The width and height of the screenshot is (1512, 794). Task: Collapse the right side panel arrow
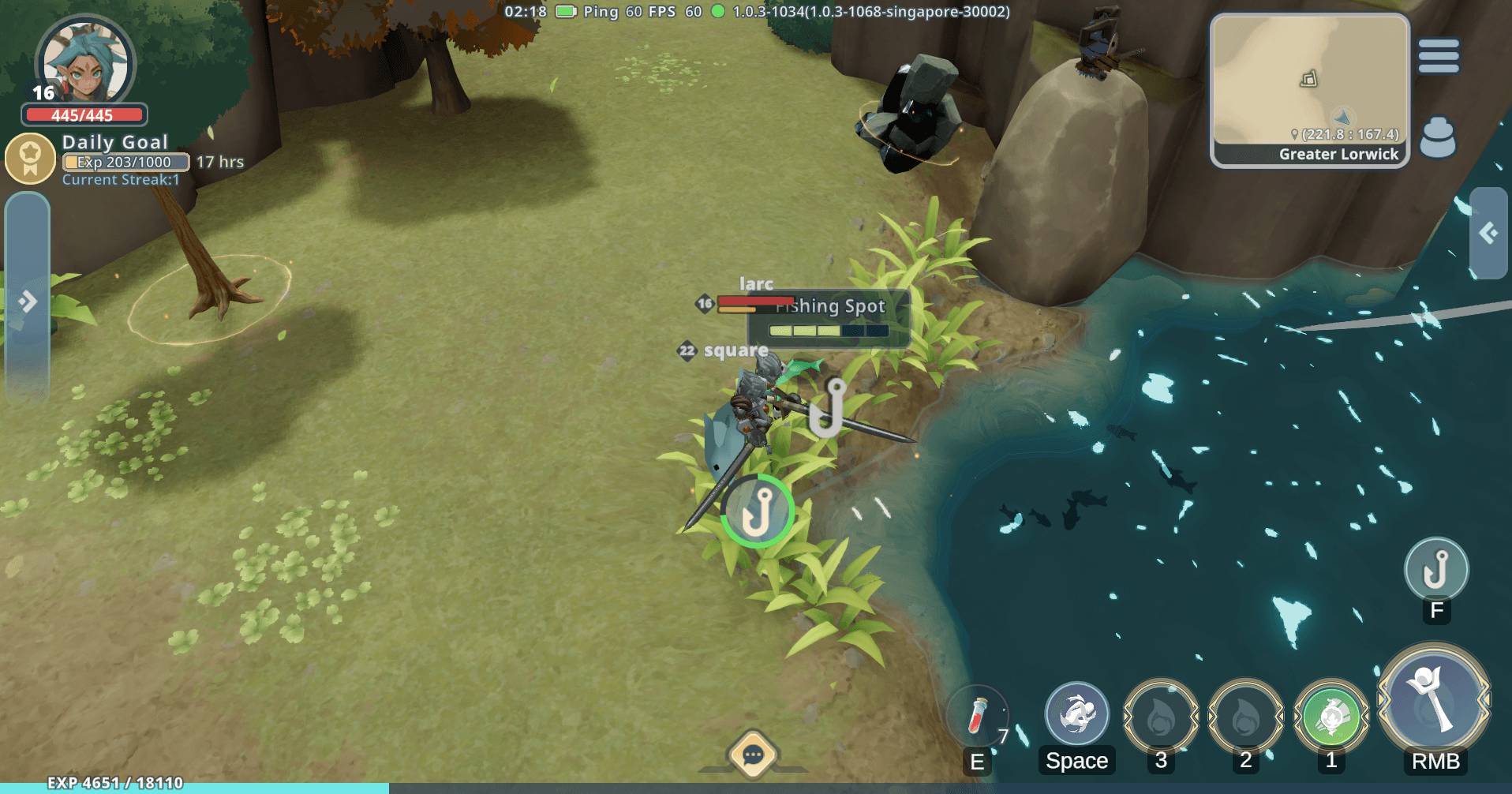coord(1488,233)
